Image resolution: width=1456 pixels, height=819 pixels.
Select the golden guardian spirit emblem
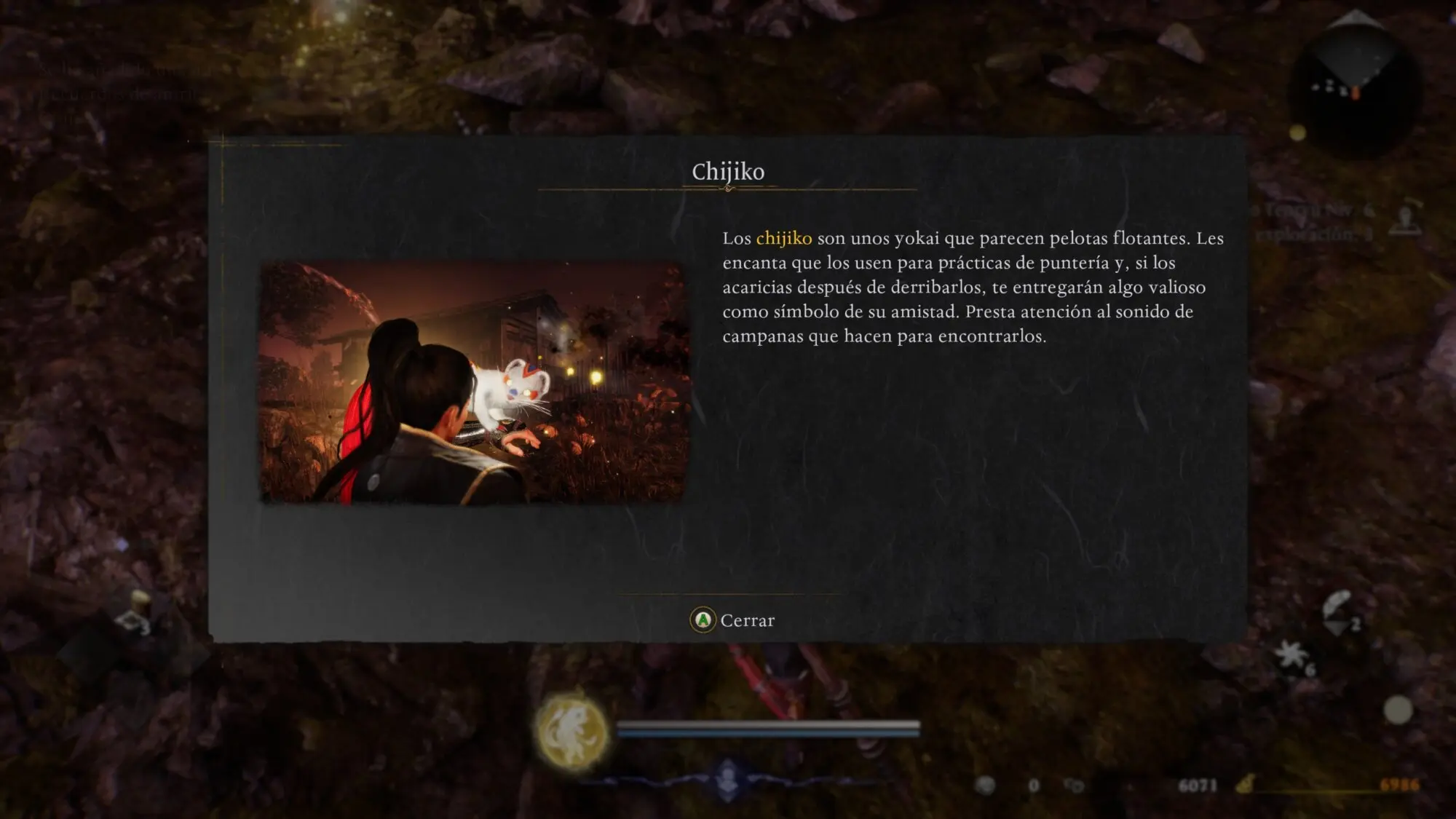[x=572, y=731]
